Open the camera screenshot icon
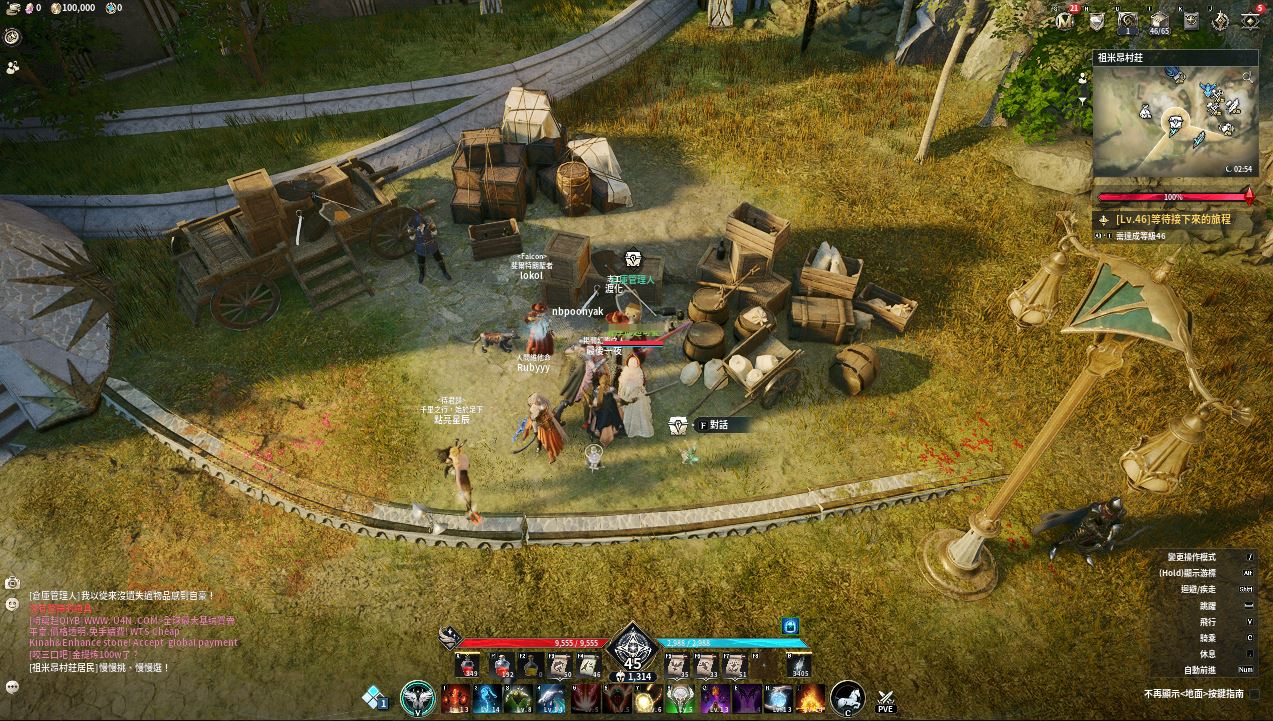1273x721 pixels. (x=12, y=582)
